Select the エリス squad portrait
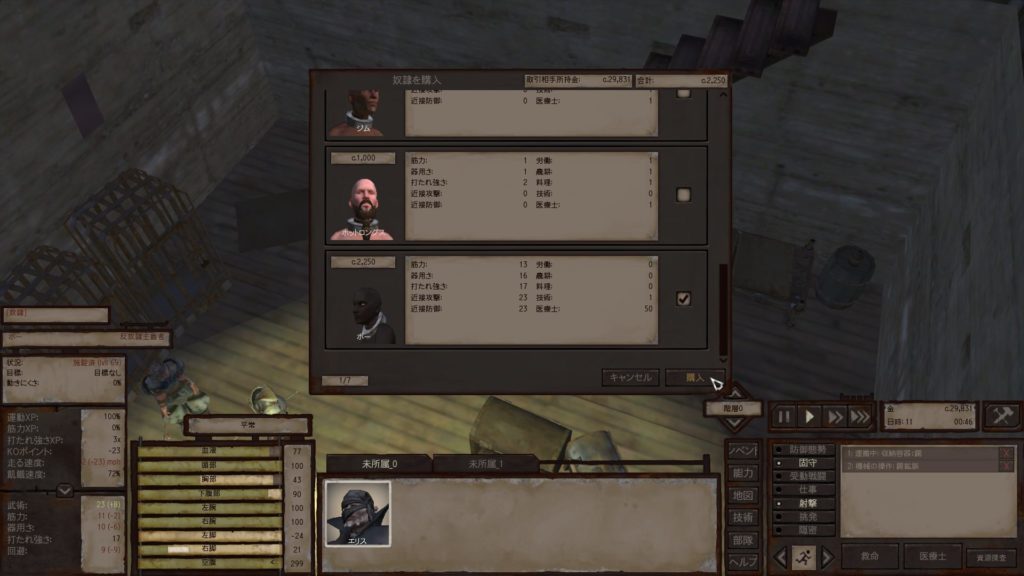Screen dimensions: 1024x576 coord(357,513)
